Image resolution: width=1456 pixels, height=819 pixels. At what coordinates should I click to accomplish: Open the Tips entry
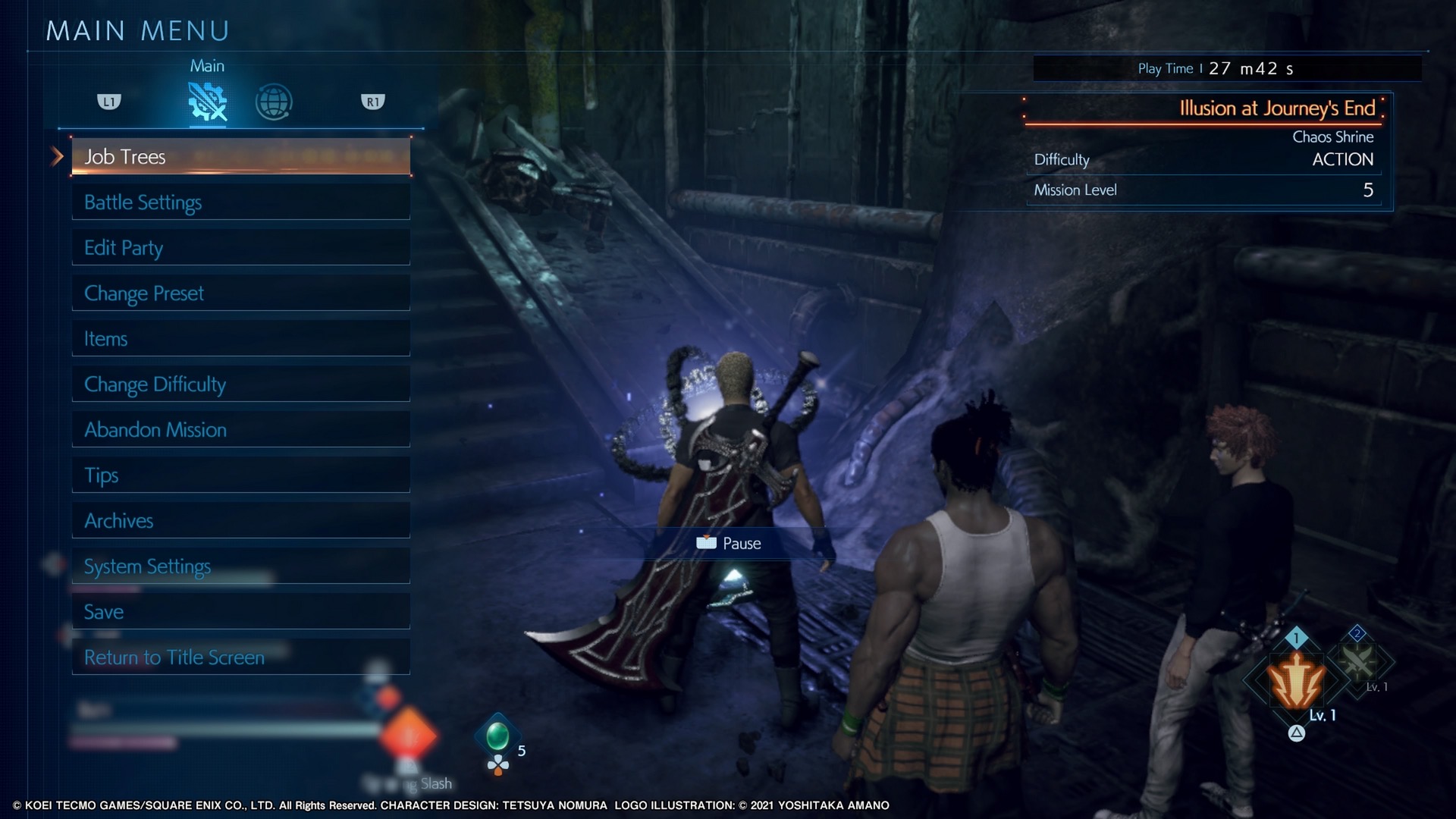(x=240, y=475)
